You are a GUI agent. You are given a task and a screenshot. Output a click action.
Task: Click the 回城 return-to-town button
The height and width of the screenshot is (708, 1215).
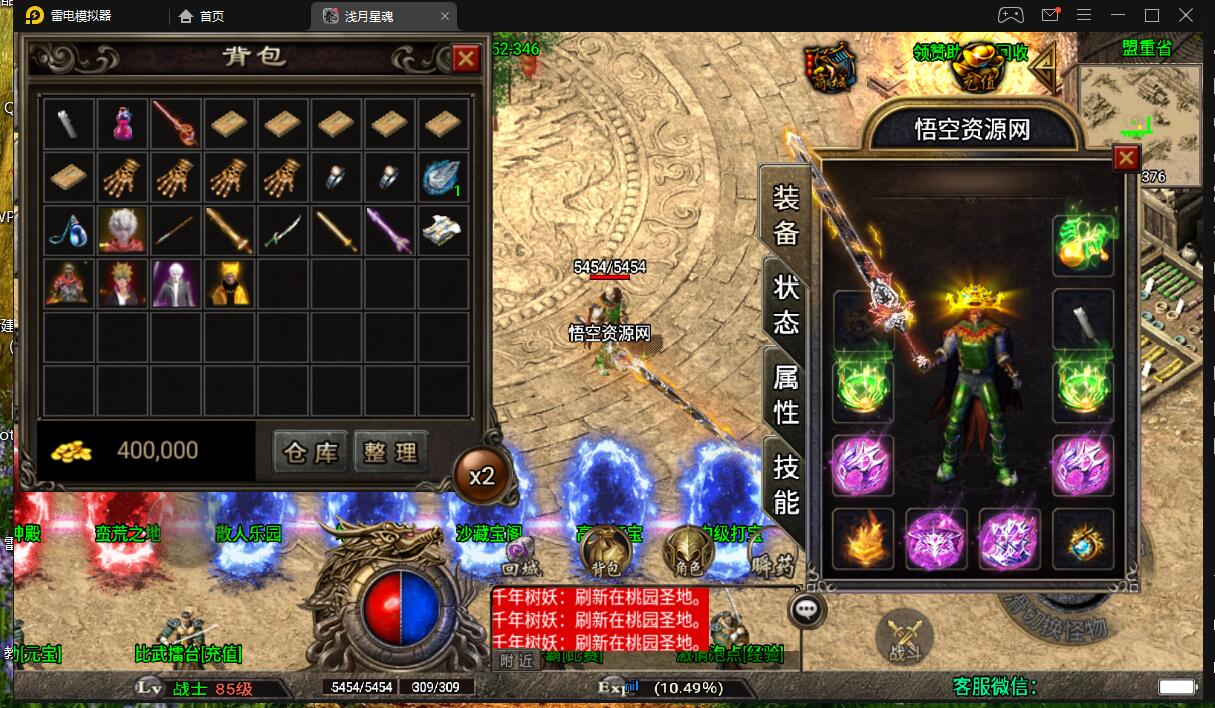(522, 556)
